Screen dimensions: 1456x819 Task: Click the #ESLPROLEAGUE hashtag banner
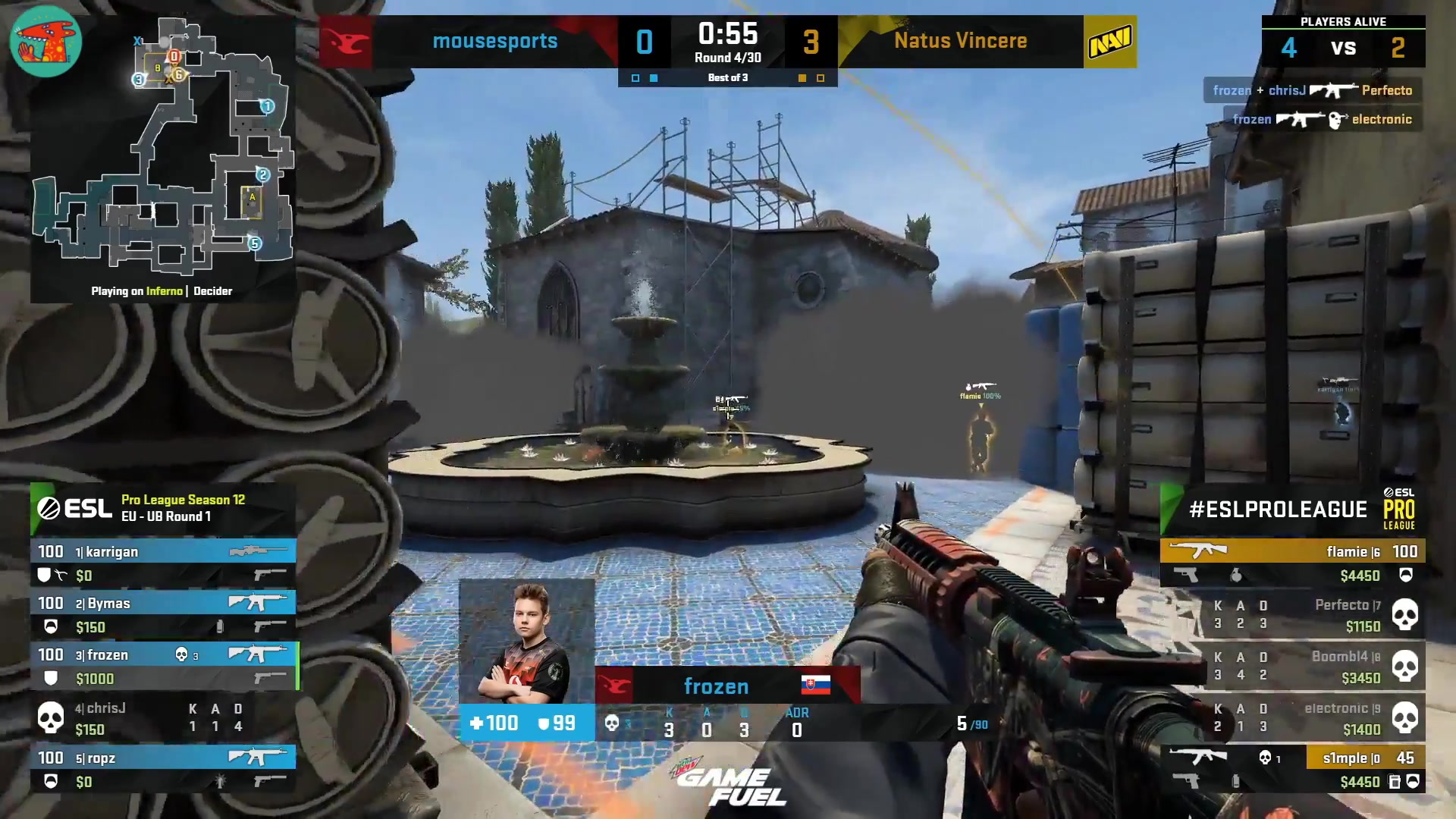pyautogui.click(x=1292, y=509)
